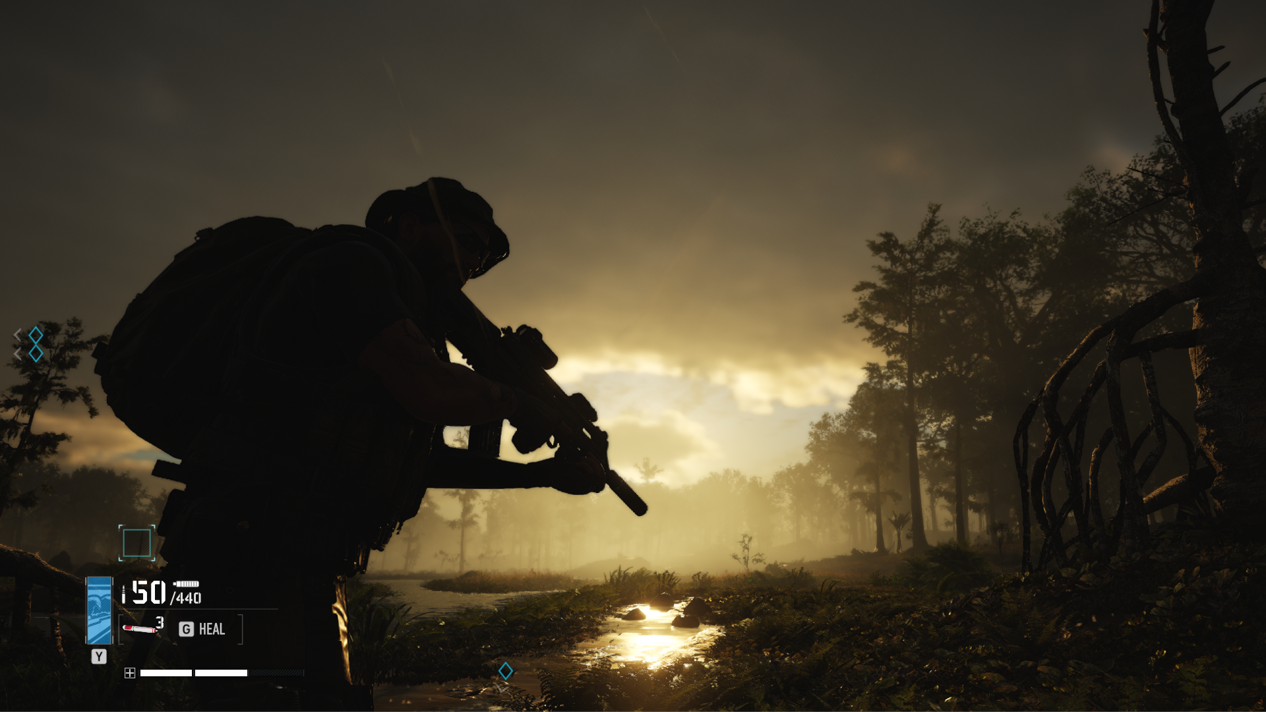1266x712 pixels.
Task: Select the cyan square item slot
Action: 137,543
